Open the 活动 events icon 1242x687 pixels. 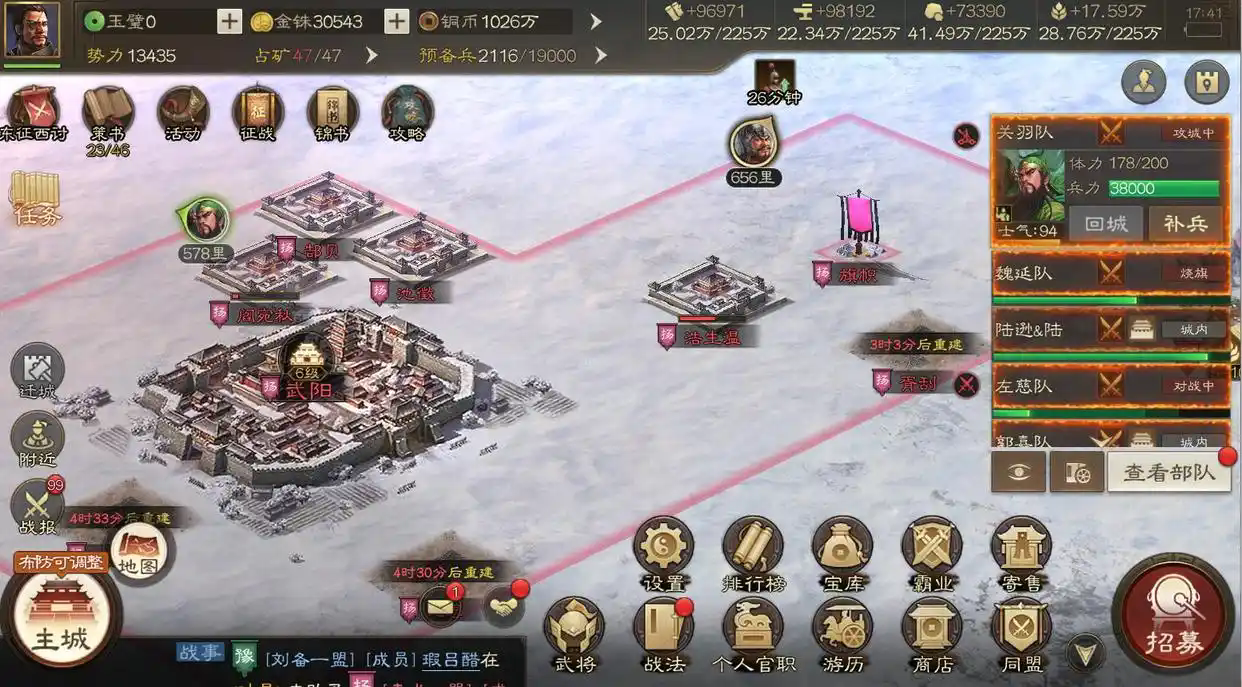tap(183, 113)
